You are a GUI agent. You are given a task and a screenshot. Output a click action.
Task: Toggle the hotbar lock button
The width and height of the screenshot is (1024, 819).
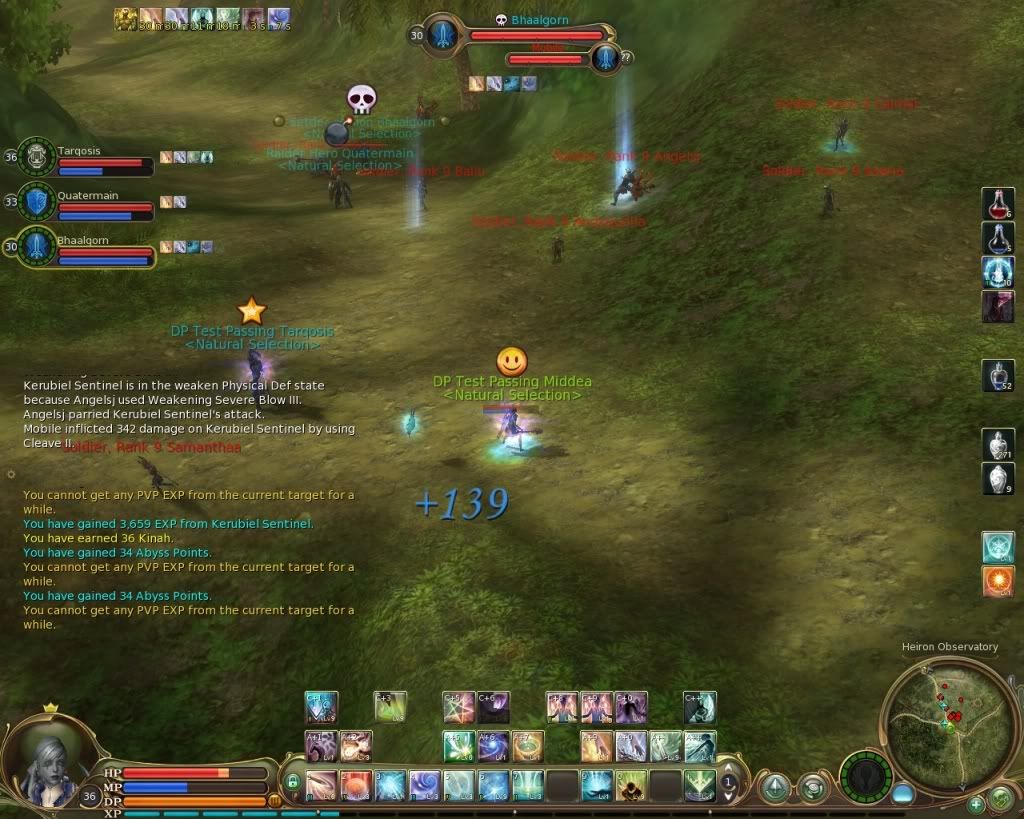point(293,784)
